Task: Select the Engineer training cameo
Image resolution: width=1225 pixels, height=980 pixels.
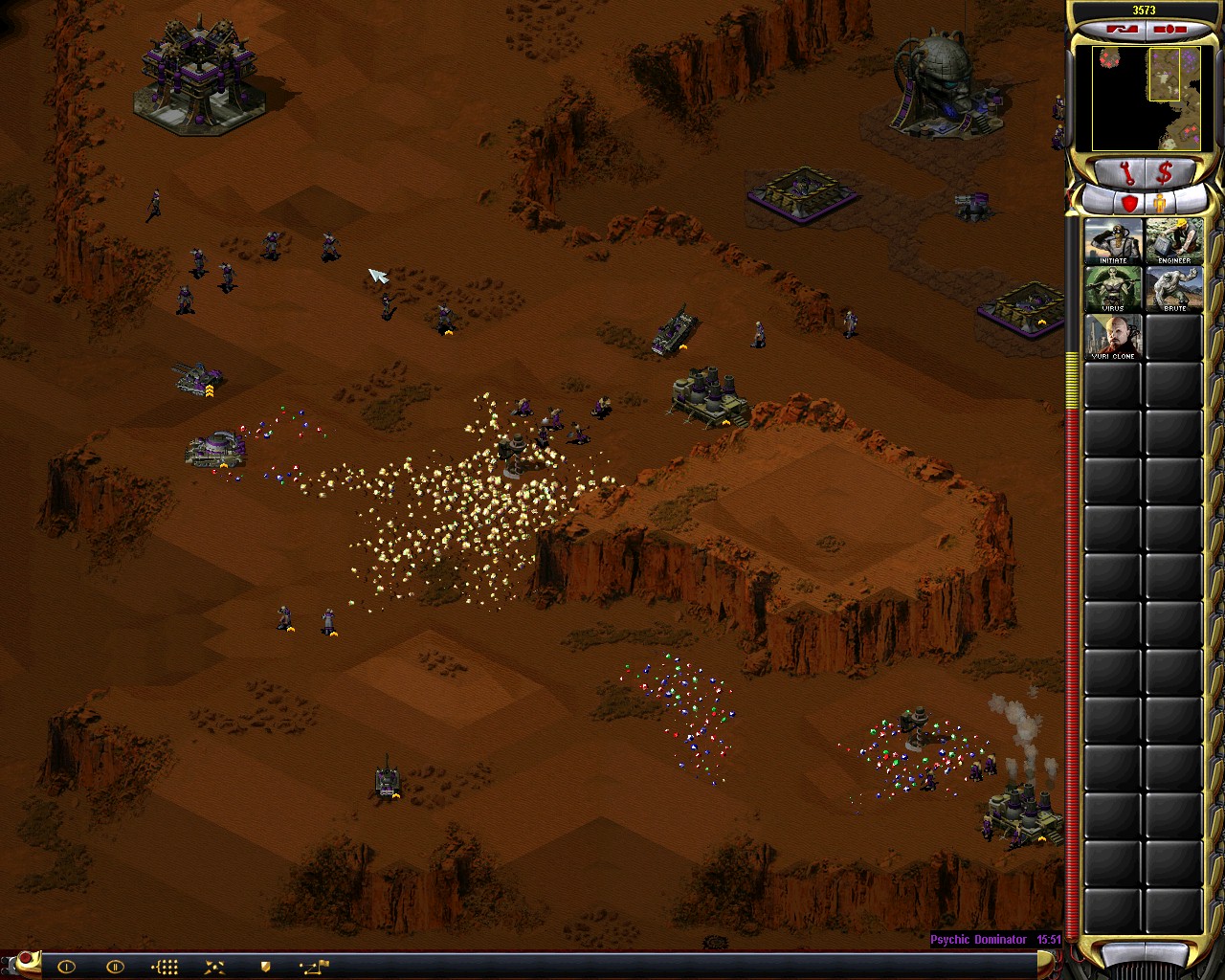Action: click(x=1173, y=242)
